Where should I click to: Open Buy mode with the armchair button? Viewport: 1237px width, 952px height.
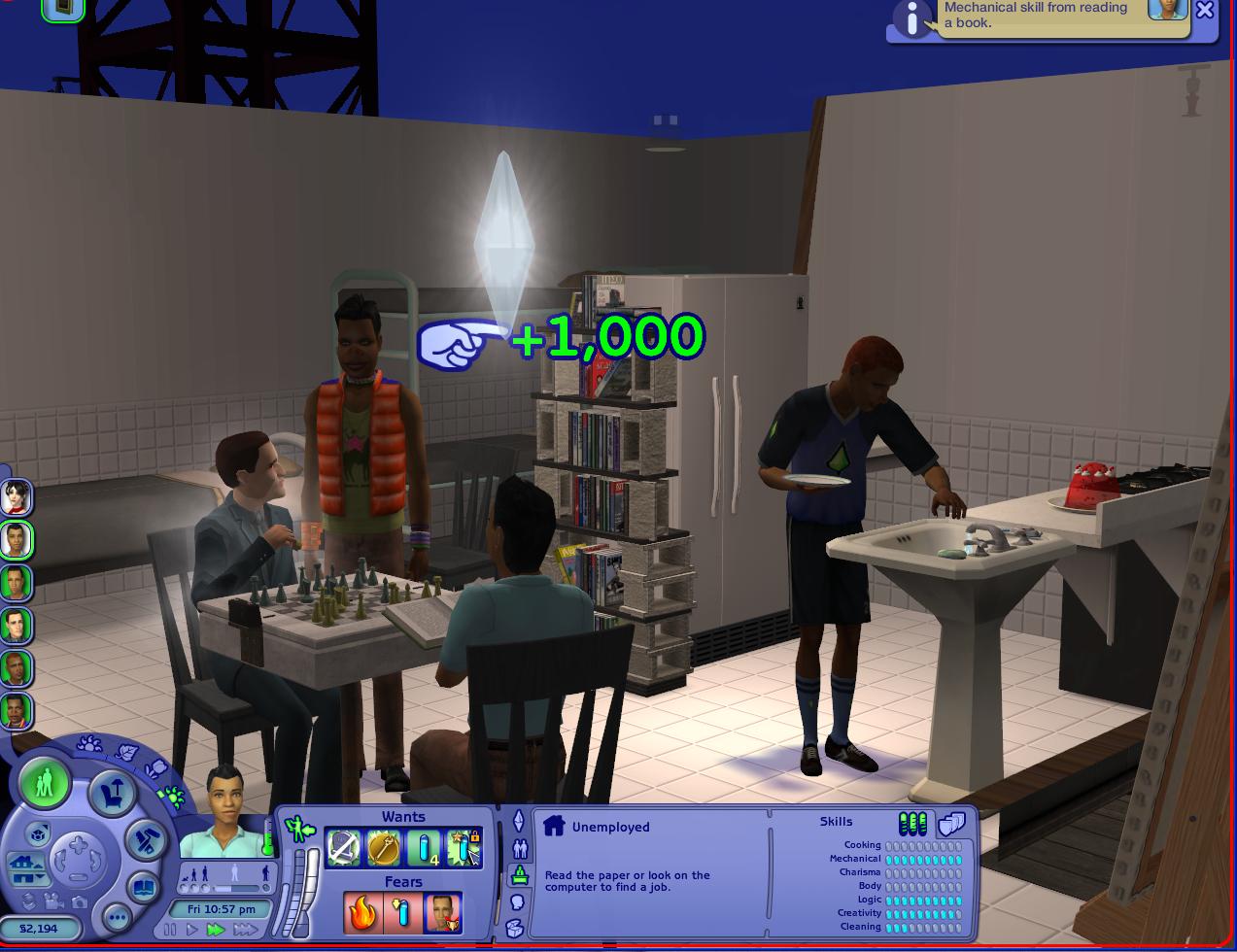click(x=111, y=793)
